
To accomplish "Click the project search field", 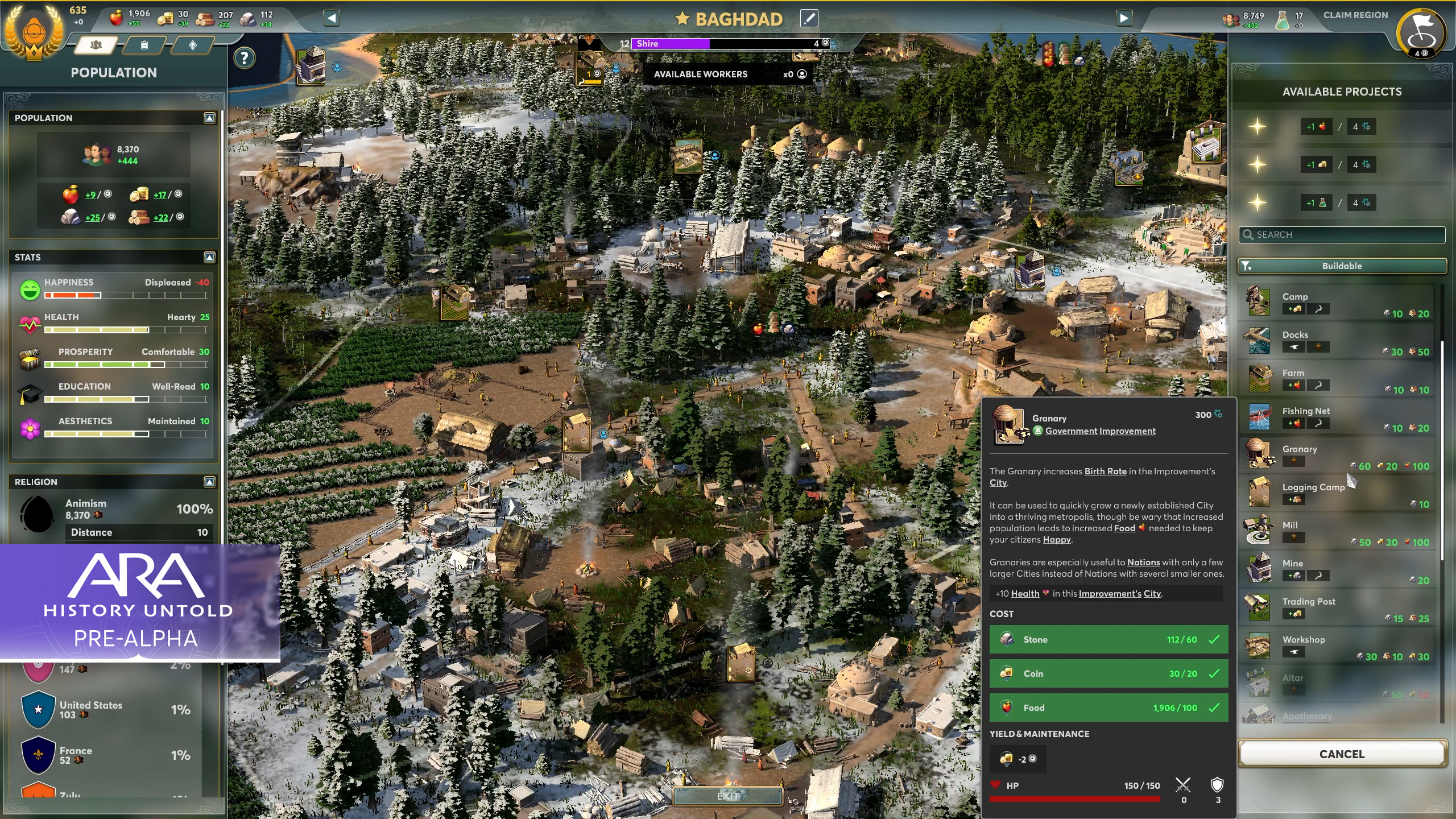I will click(x=1342, y=234).
